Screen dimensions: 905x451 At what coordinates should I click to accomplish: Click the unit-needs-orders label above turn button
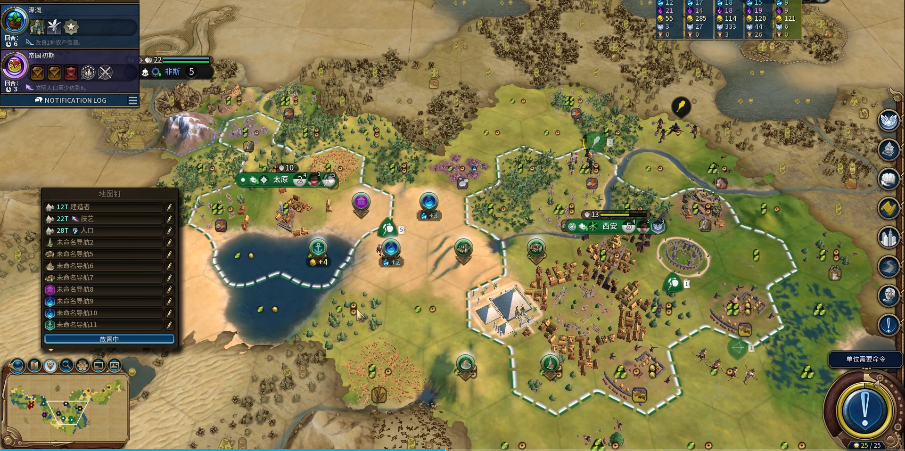tap(865, 359)
